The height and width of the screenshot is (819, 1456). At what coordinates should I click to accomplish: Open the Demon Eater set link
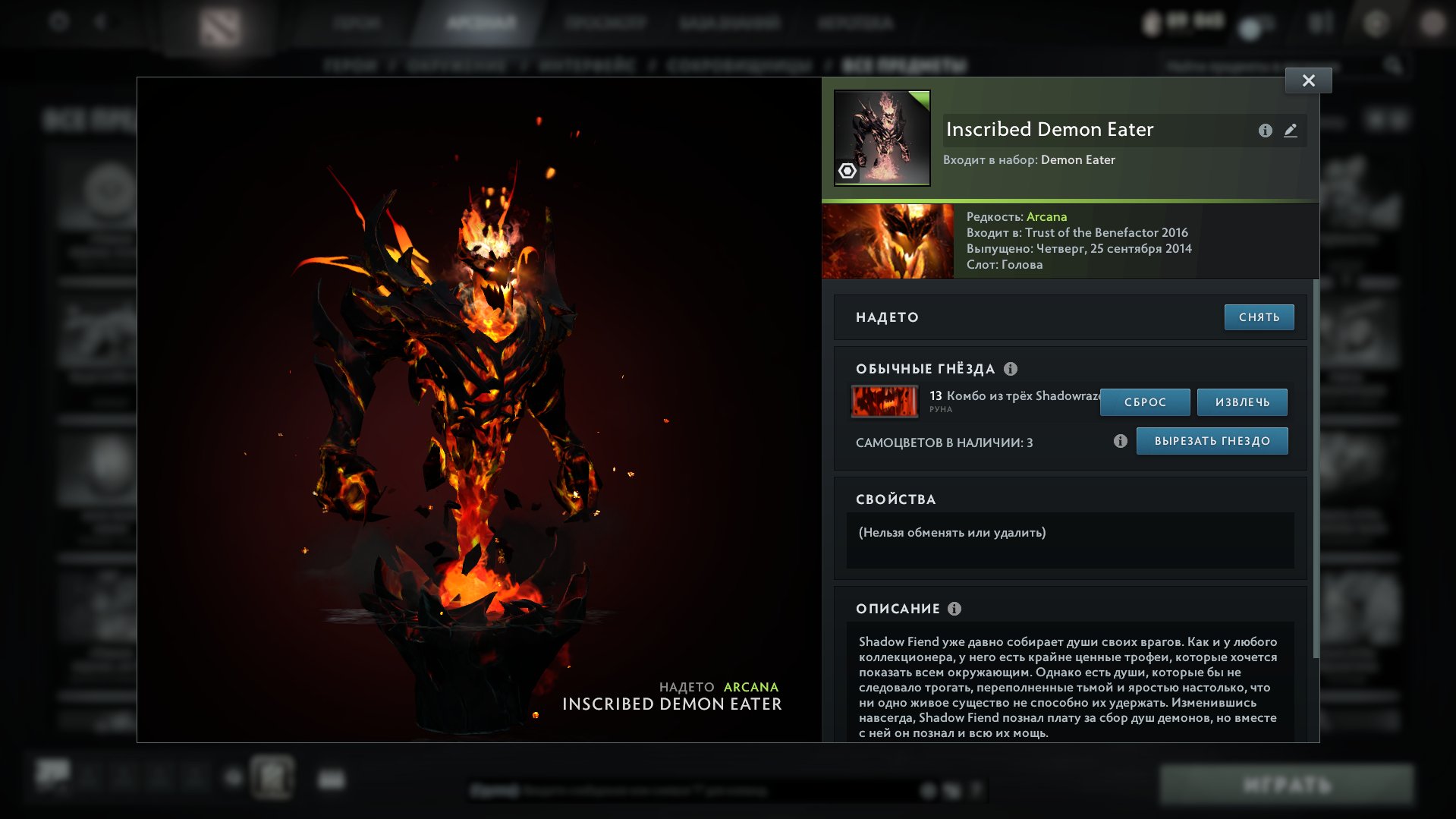coord(1078,160)
